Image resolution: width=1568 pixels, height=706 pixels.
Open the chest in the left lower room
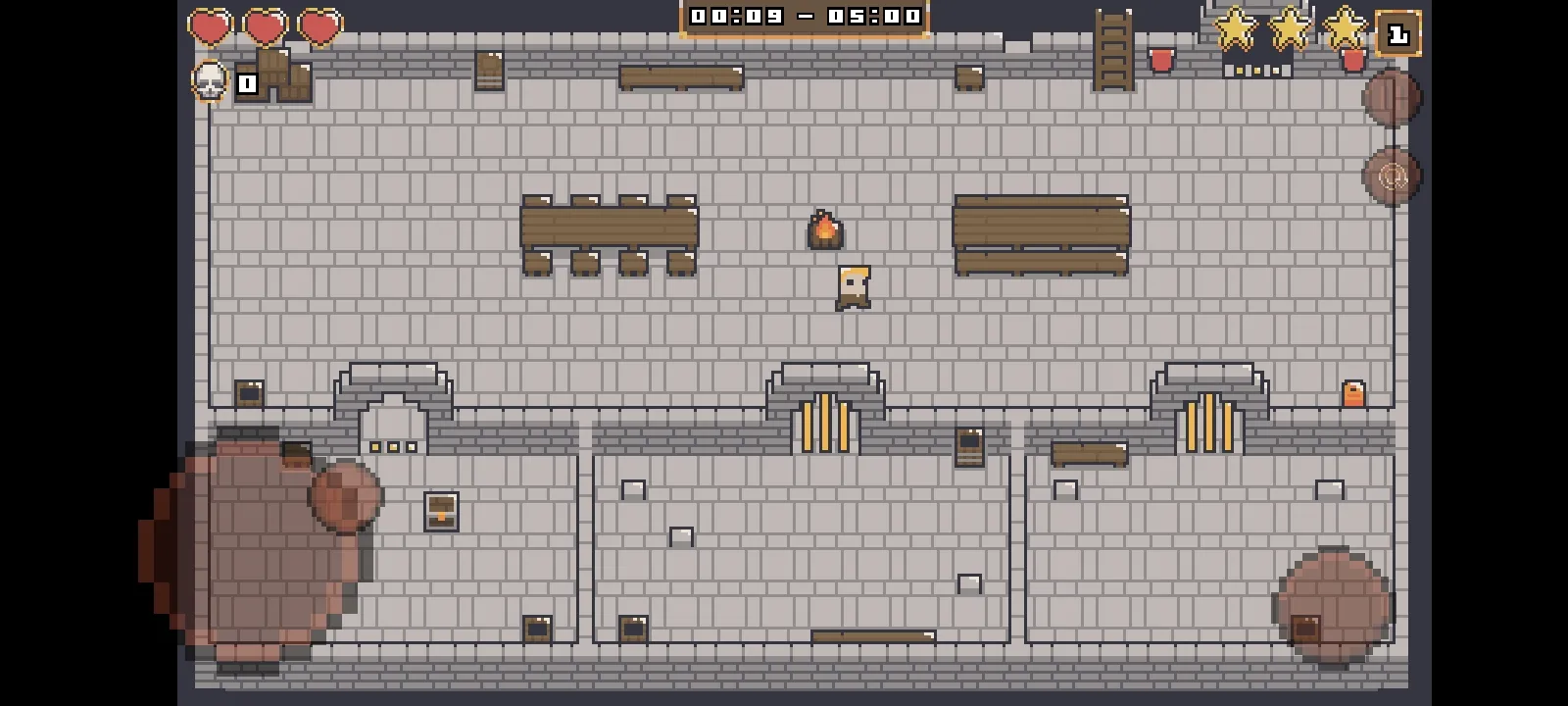pos(441,511)
